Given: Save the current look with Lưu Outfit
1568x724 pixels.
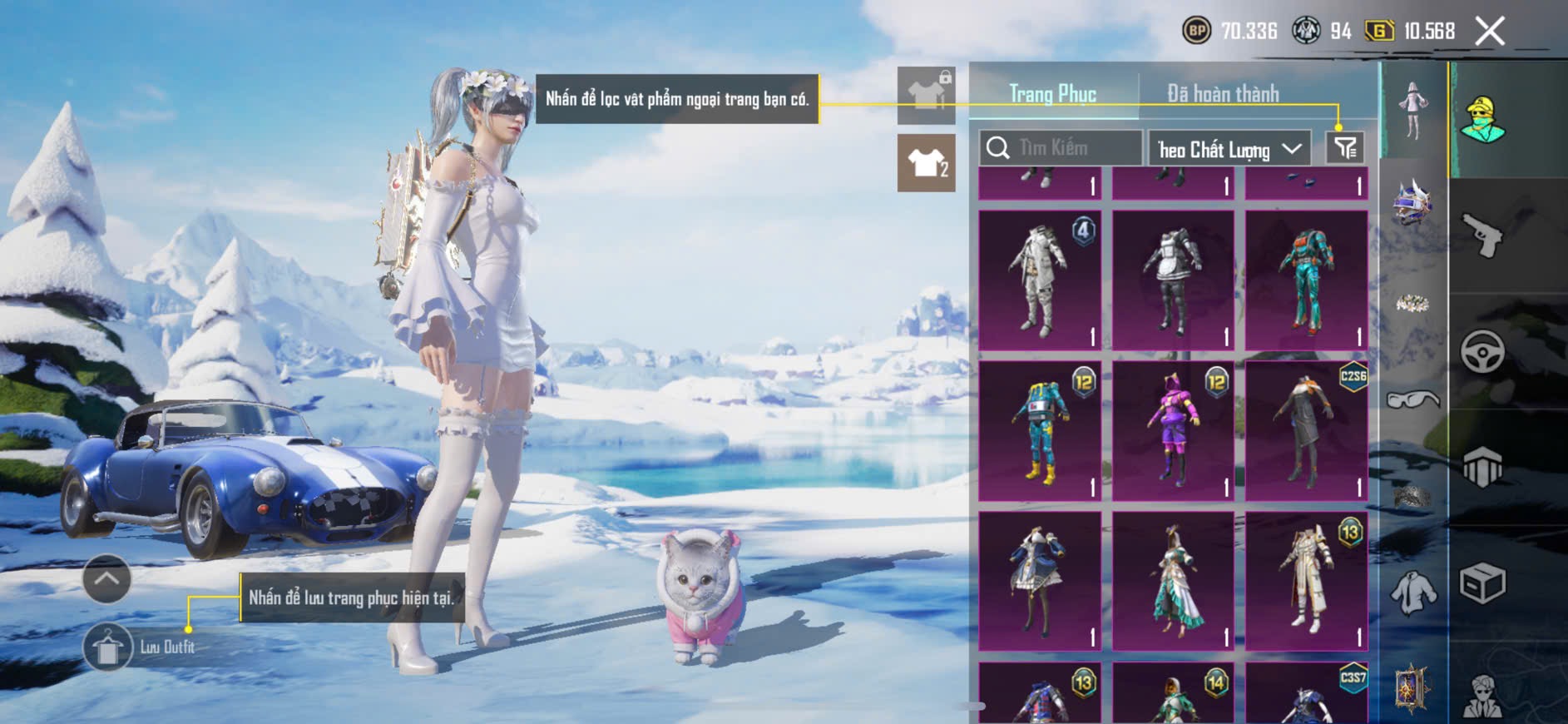Looking at the screenshot, I should coord(108,647).
